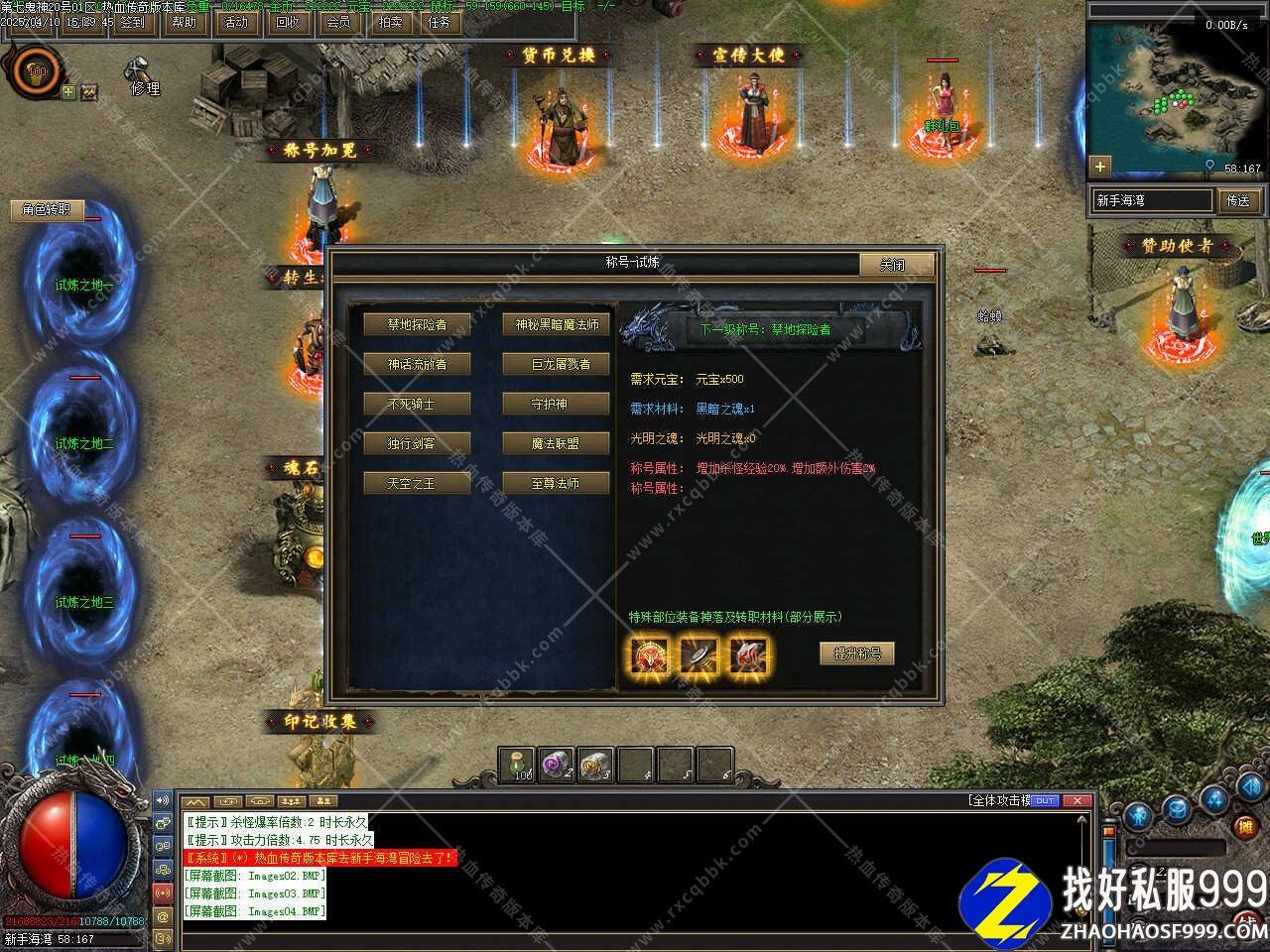Close the 称号-试炼 window with 关闭

click(894, 265)
